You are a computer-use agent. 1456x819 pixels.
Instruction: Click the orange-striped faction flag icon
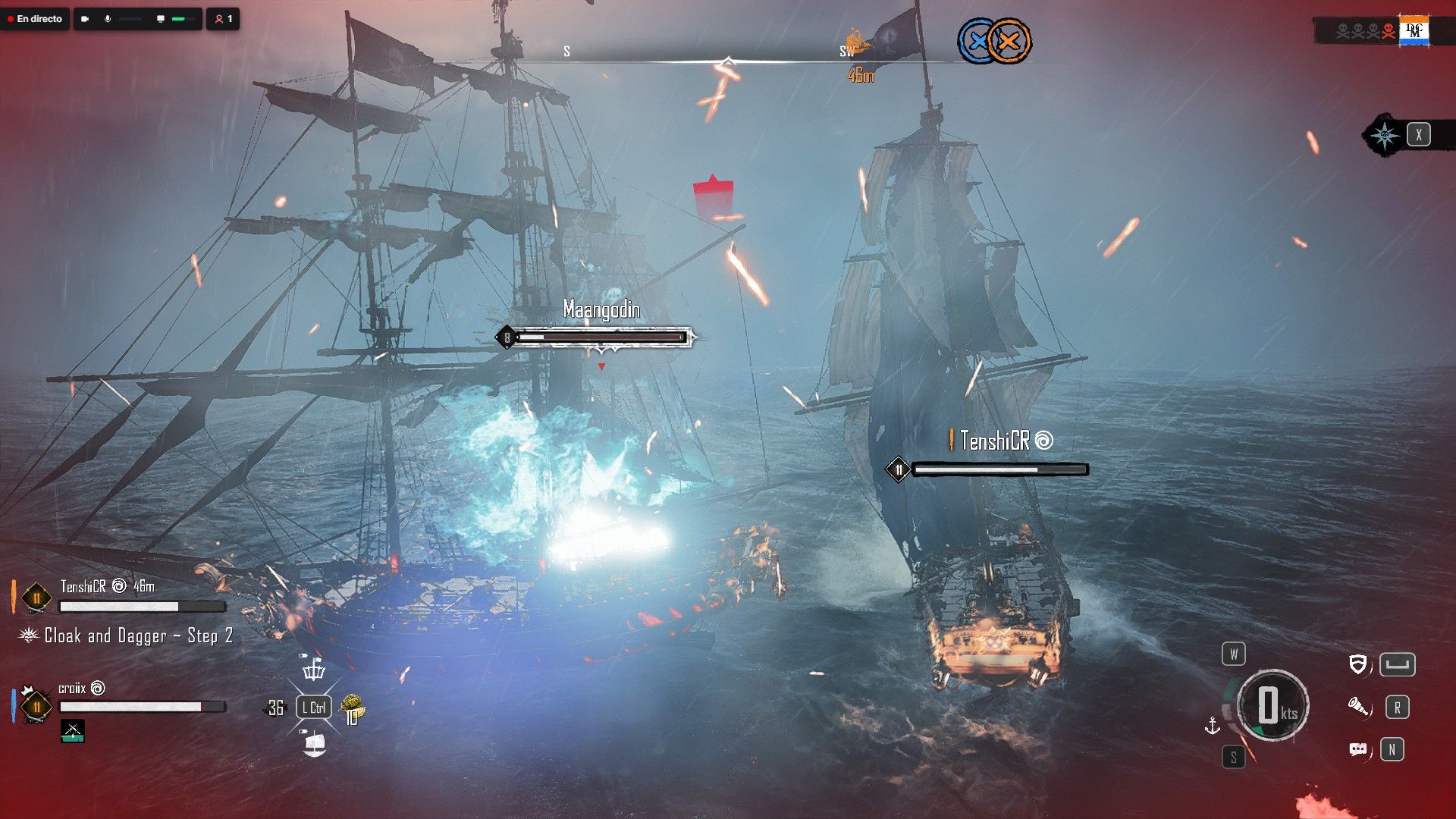pyautogui.click(x=1414, y=31)
